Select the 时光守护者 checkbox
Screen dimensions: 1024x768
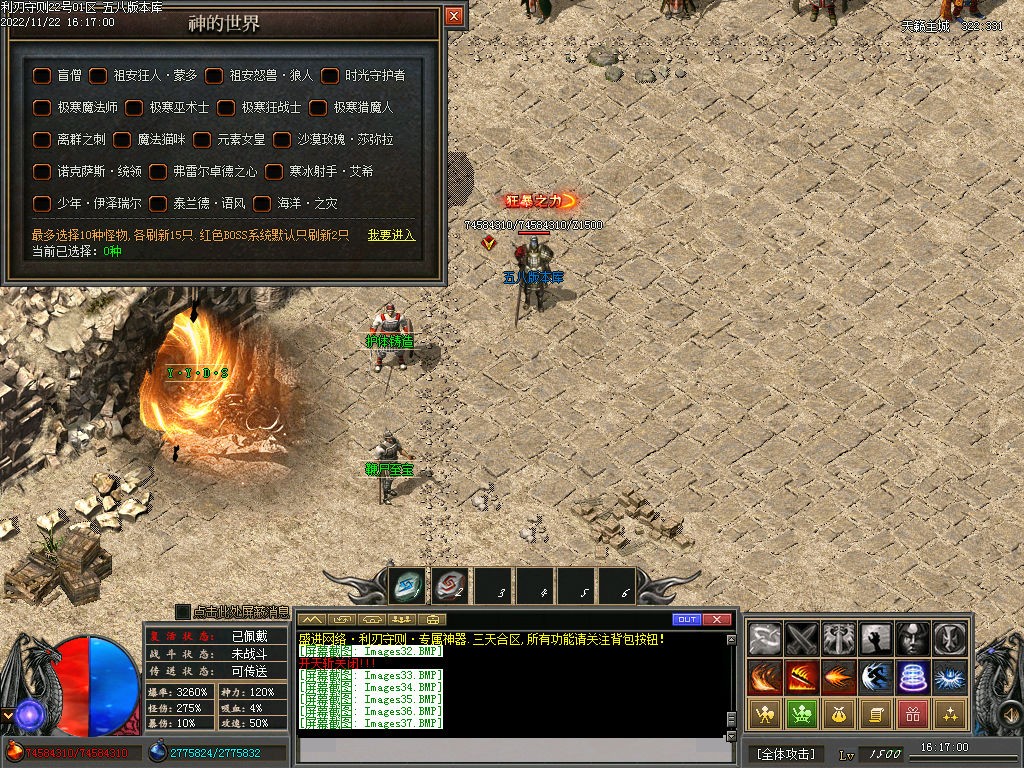pos(330,75)
